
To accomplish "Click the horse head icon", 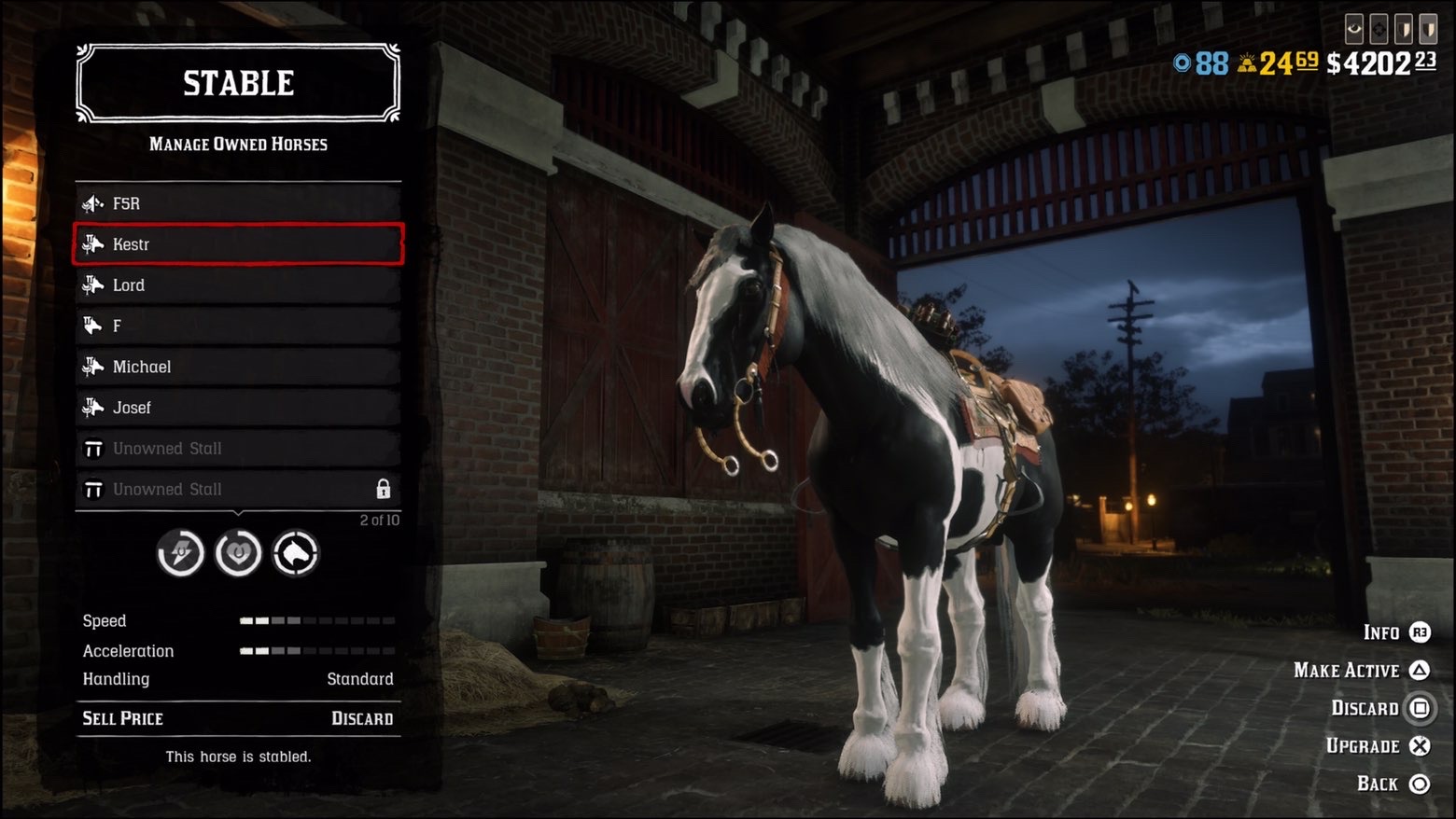I will (x=296, y=554).
